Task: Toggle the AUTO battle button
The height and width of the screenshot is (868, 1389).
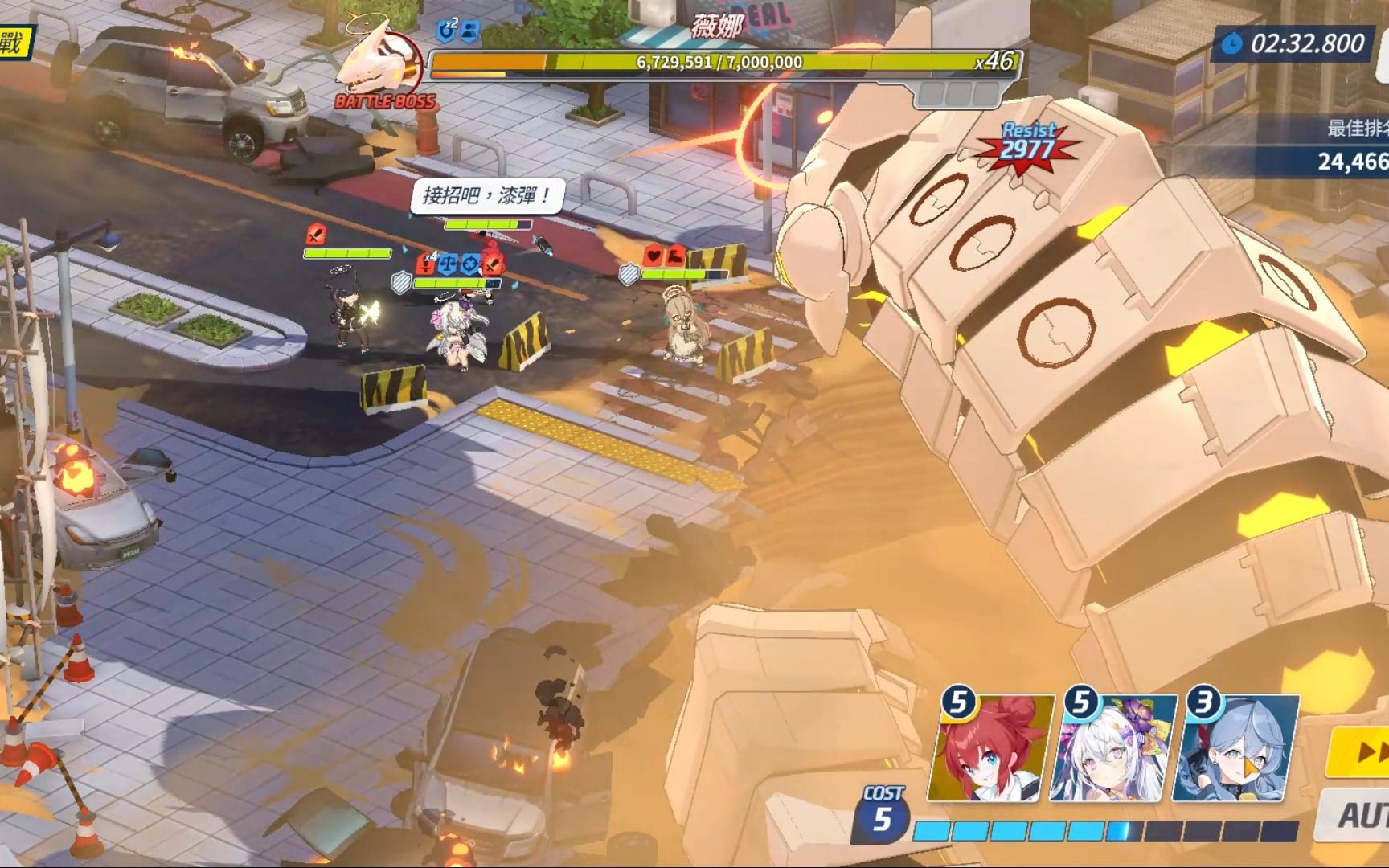Action: (1358, 815)
